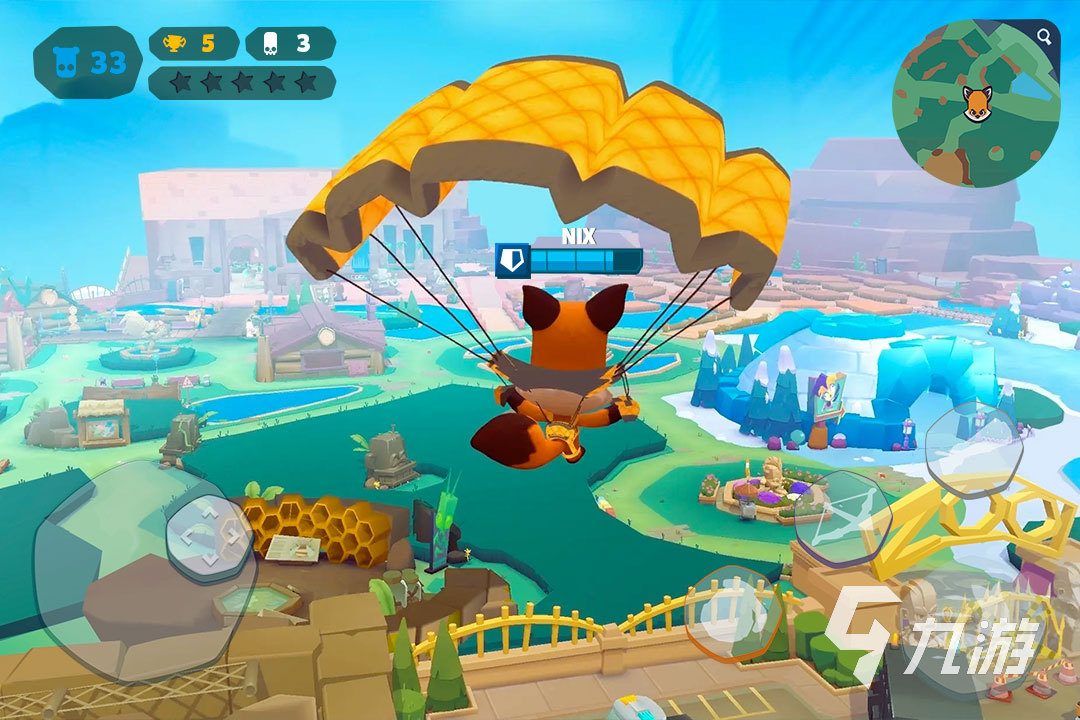Tap the blank gray-rimmed skill button

point(970,449)
